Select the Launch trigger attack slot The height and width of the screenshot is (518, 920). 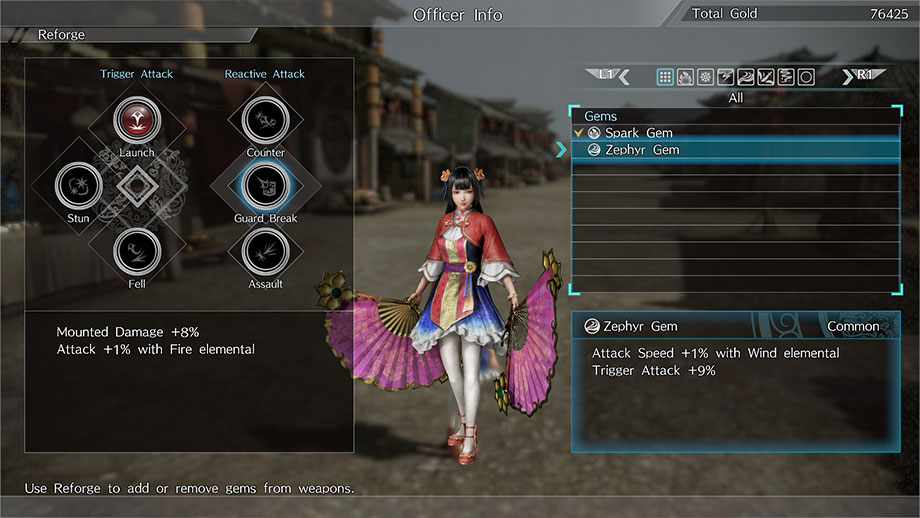point(137,120)
